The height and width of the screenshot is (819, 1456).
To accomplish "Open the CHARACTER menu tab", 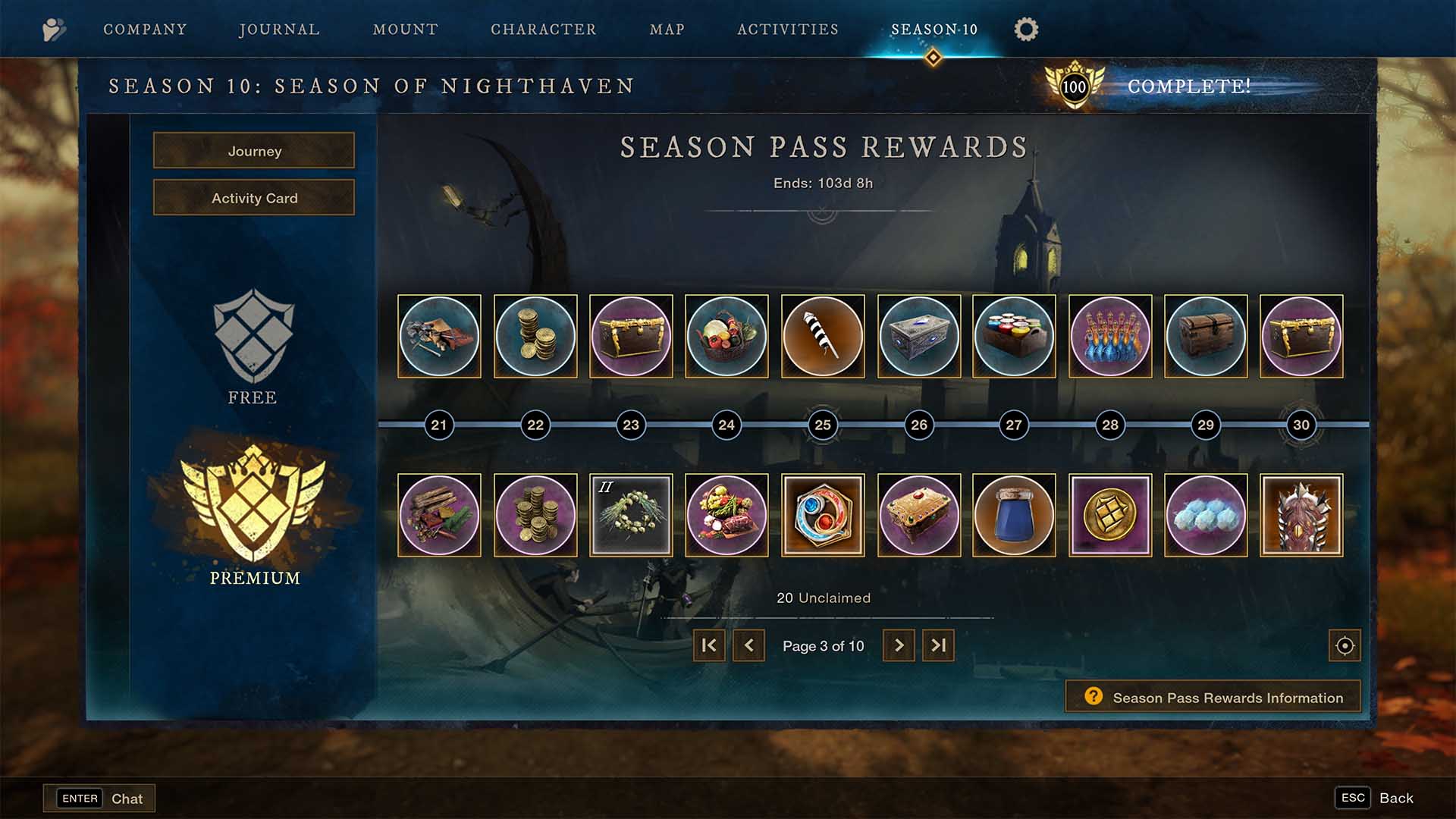I will (x=543, y=30).
